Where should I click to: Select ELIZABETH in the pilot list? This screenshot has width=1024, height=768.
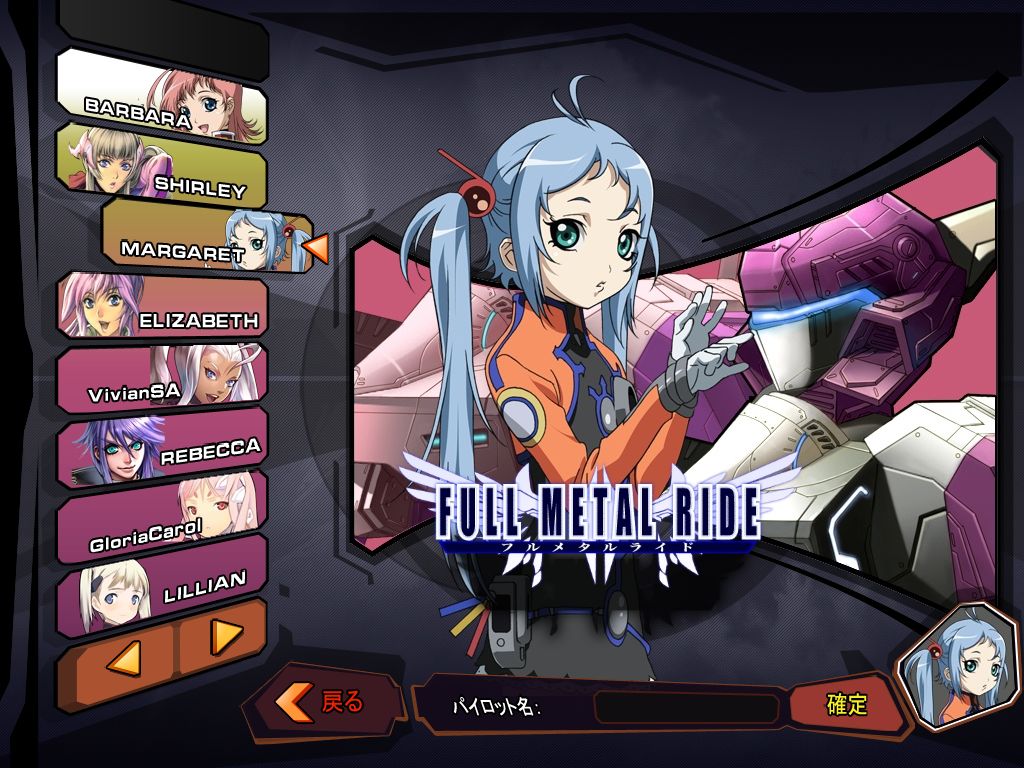click(162, 306)
